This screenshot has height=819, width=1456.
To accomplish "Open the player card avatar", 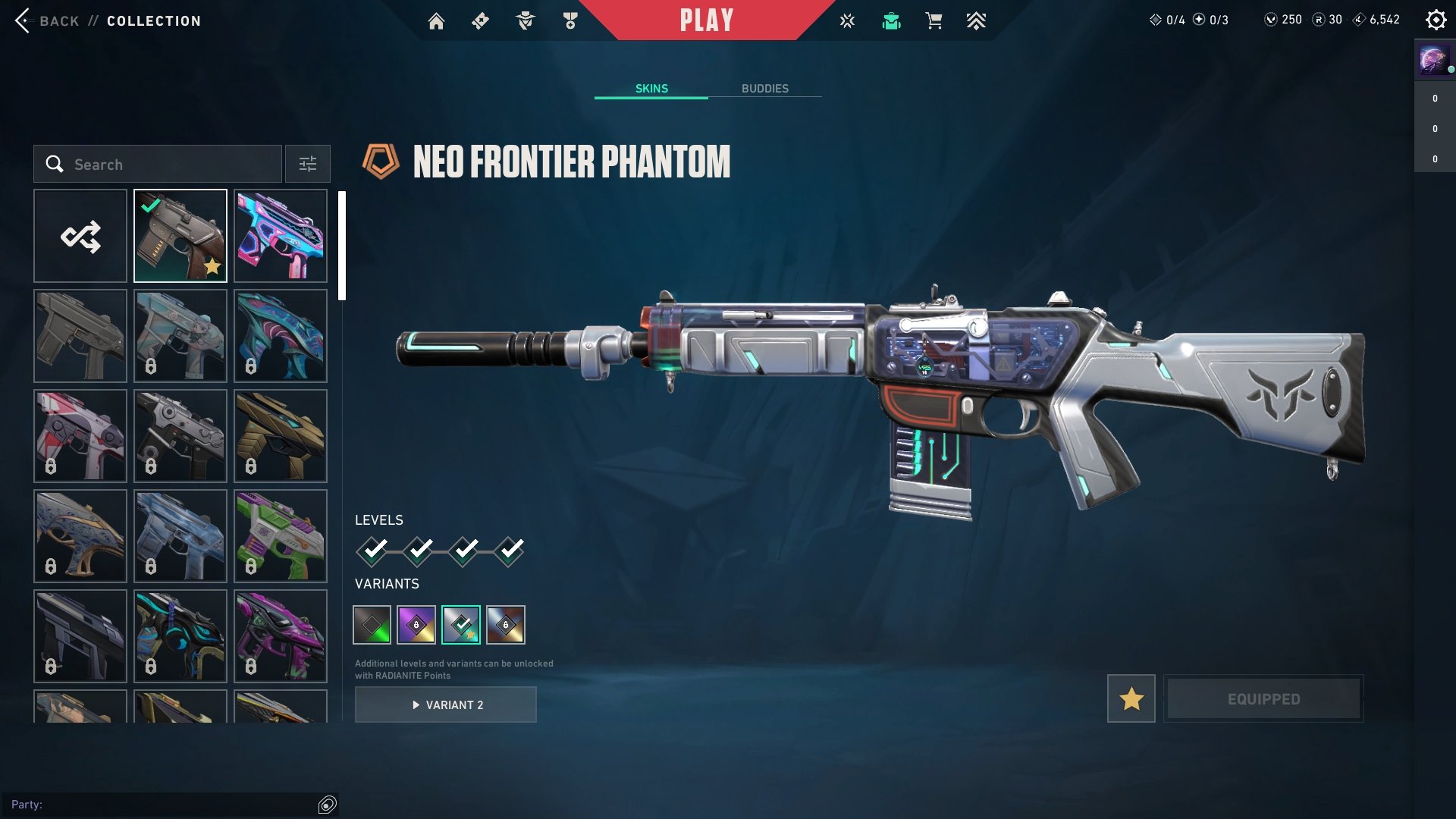I will tap(1433, 59).
